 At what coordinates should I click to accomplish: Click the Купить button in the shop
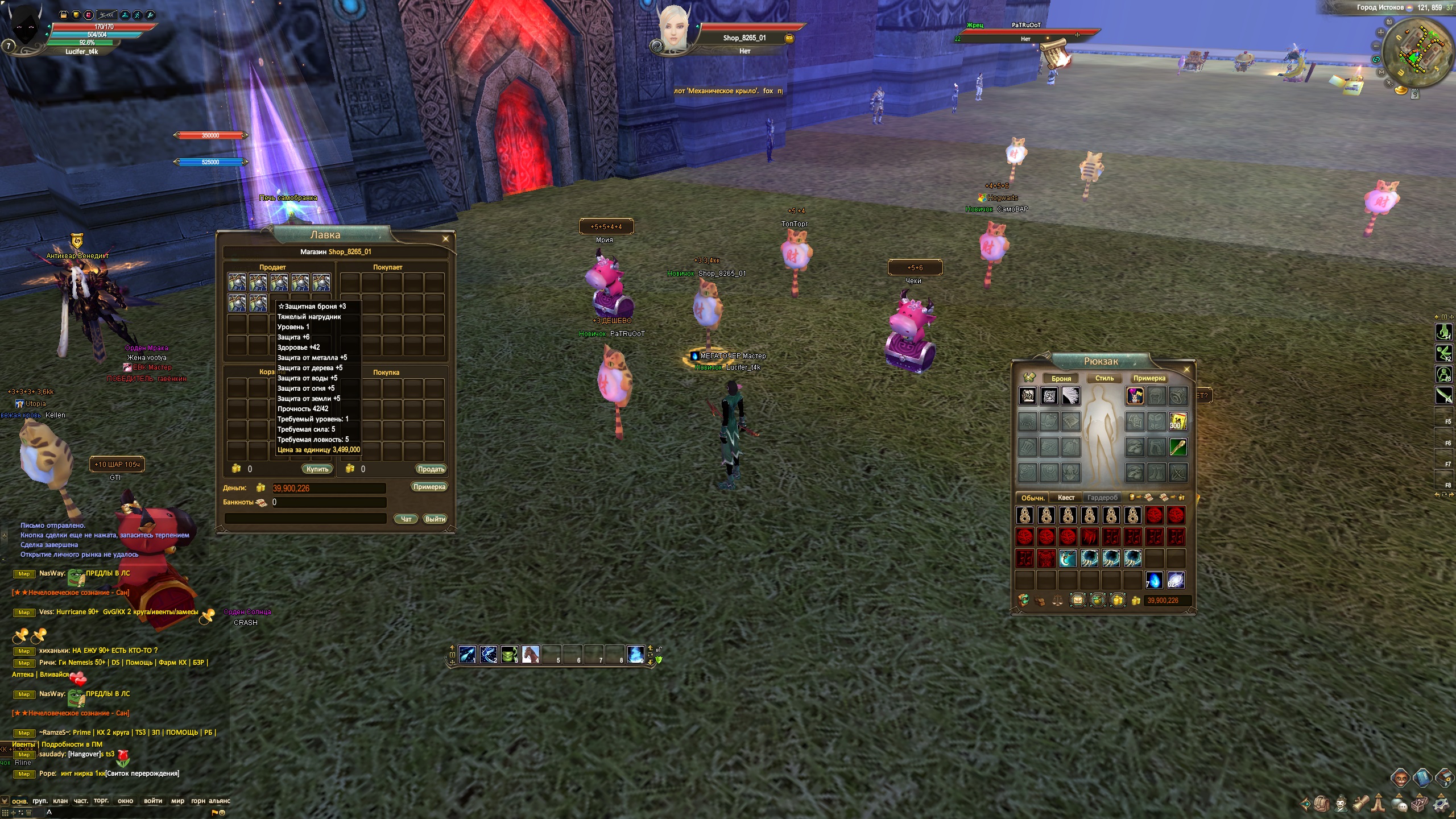coord(317,469)
